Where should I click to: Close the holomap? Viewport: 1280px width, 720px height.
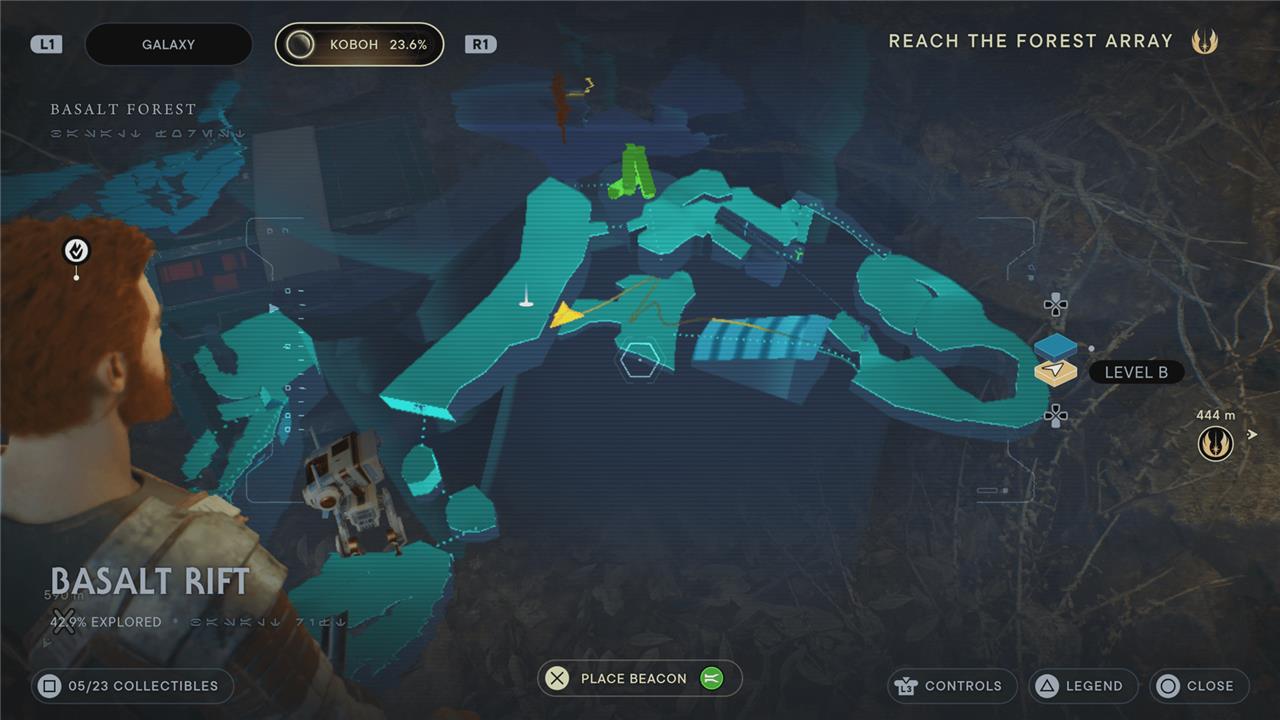(1198, 686)
